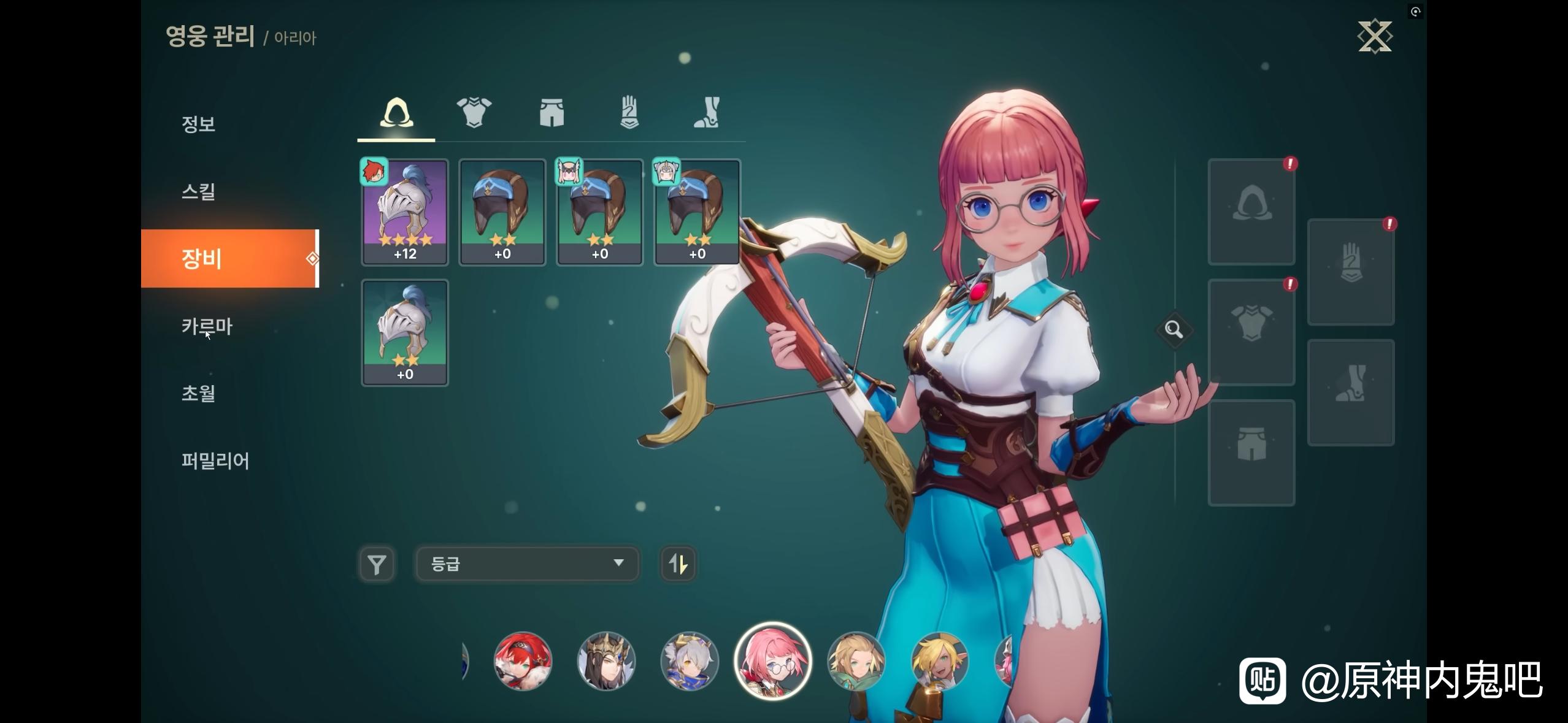The height and width of the screenshot is (723, 1568).
Task: Open the 퍼밀리어 menu entry
Action: (215, 461)
